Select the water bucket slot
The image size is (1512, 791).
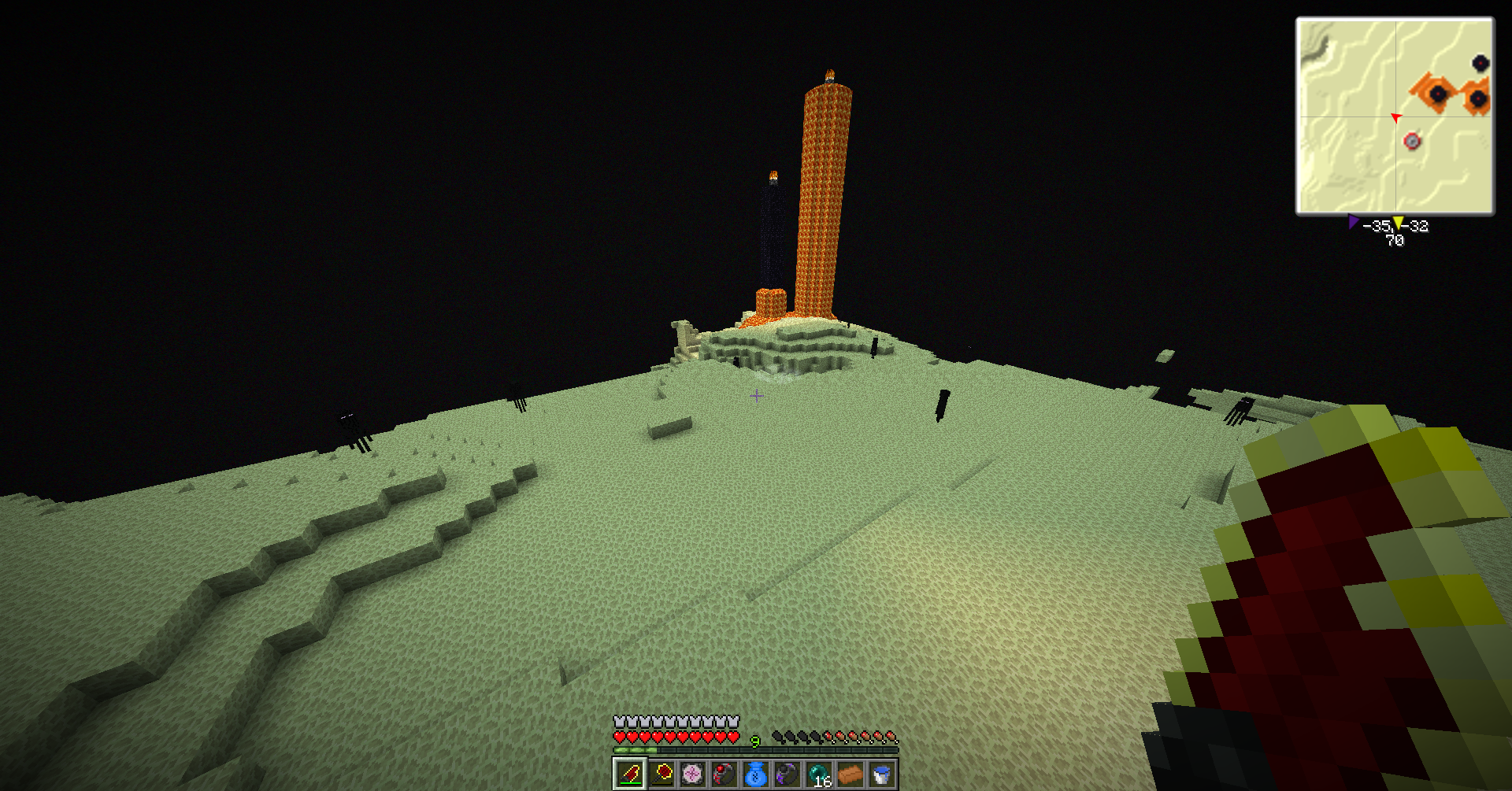coord(882,774)
